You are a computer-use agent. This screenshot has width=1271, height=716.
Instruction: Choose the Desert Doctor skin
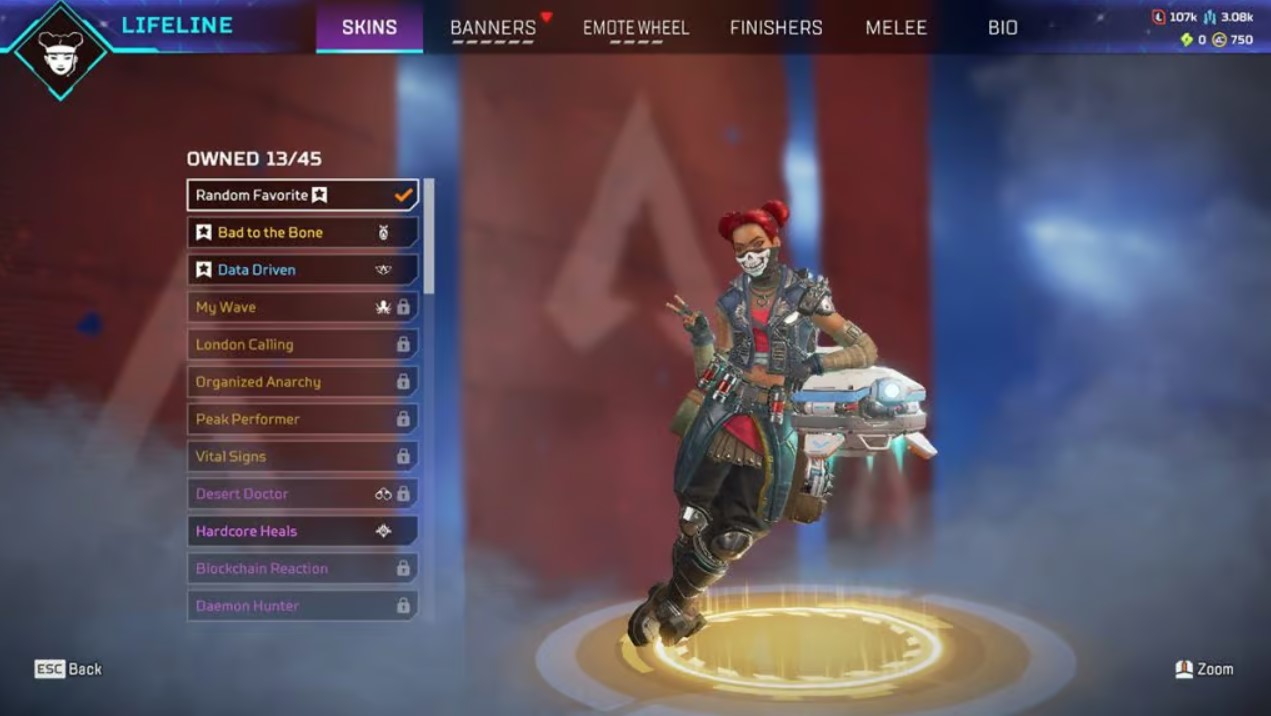302,494
